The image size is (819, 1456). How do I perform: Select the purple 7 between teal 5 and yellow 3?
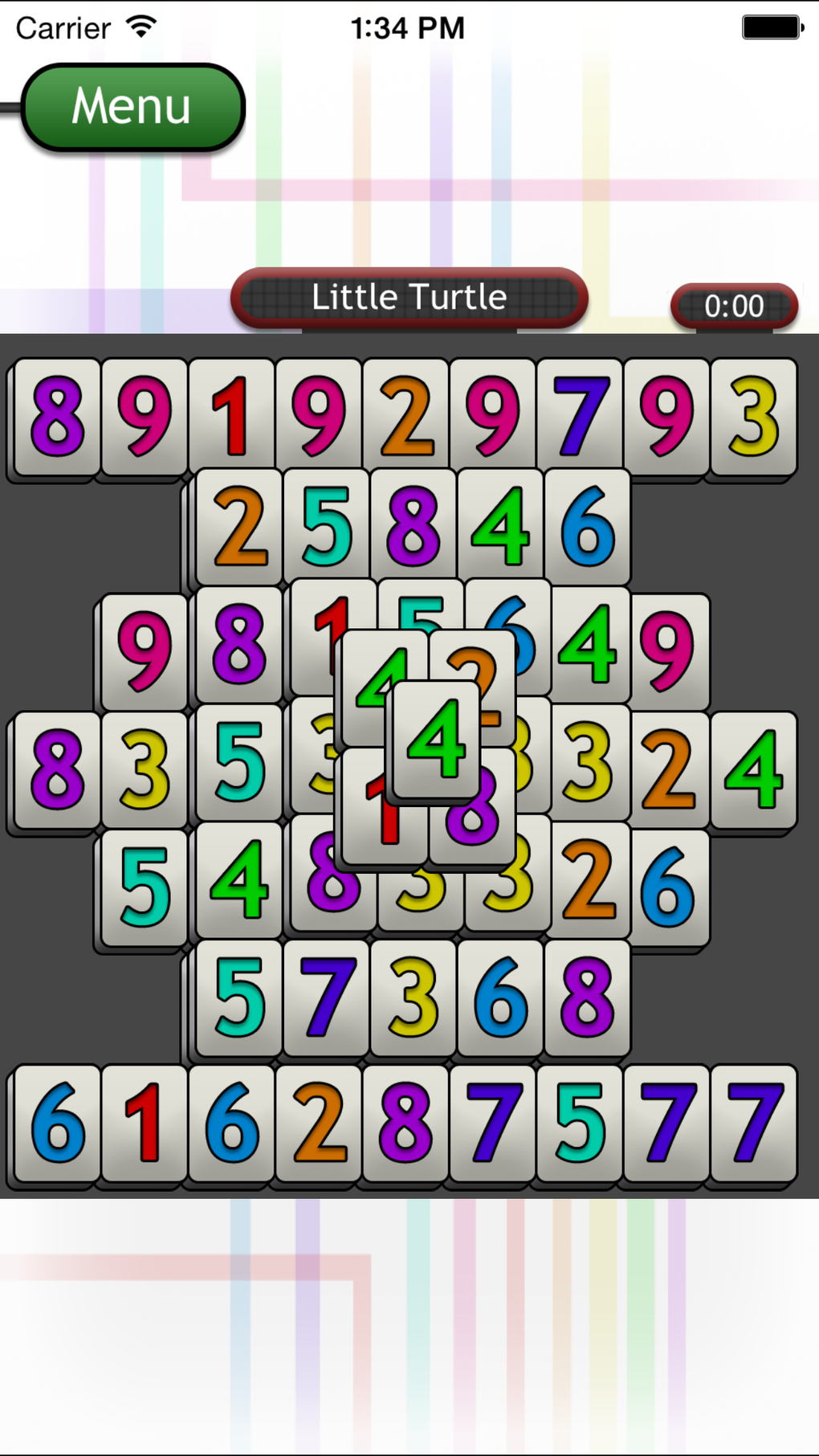click(326, 997)
